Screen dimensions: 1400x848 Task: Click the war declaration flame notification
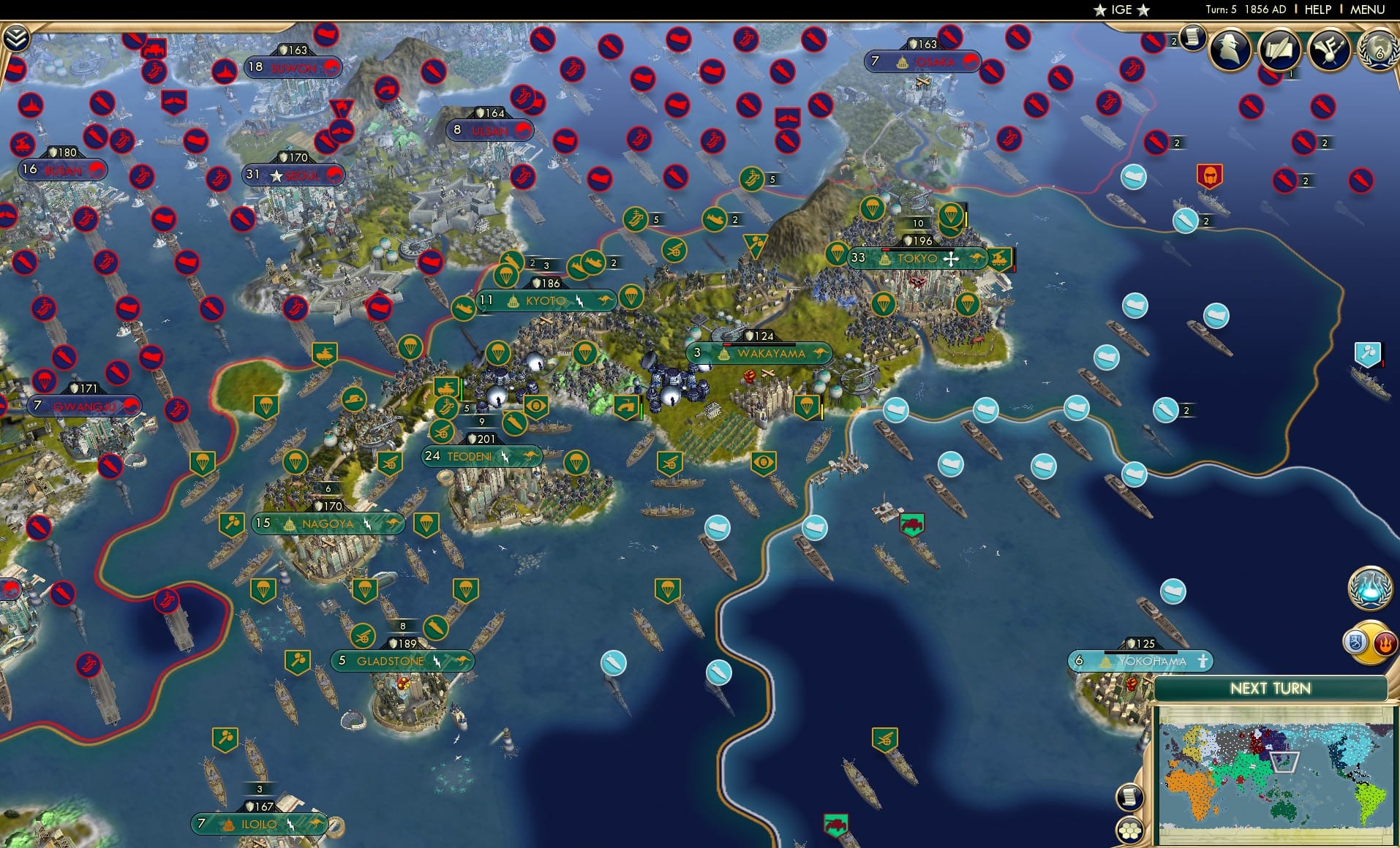(1385, 643)
